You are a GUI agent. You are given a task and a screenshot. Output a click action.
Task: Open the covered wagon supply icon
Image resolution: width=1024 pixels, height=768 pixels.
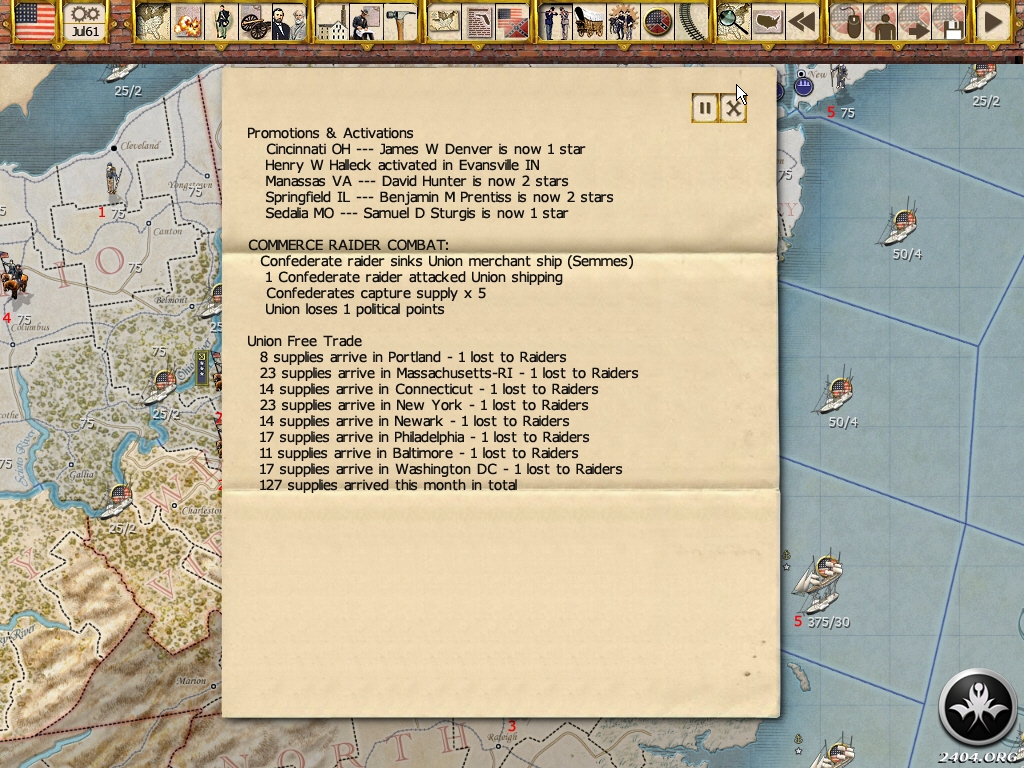[x=589, y=22]
